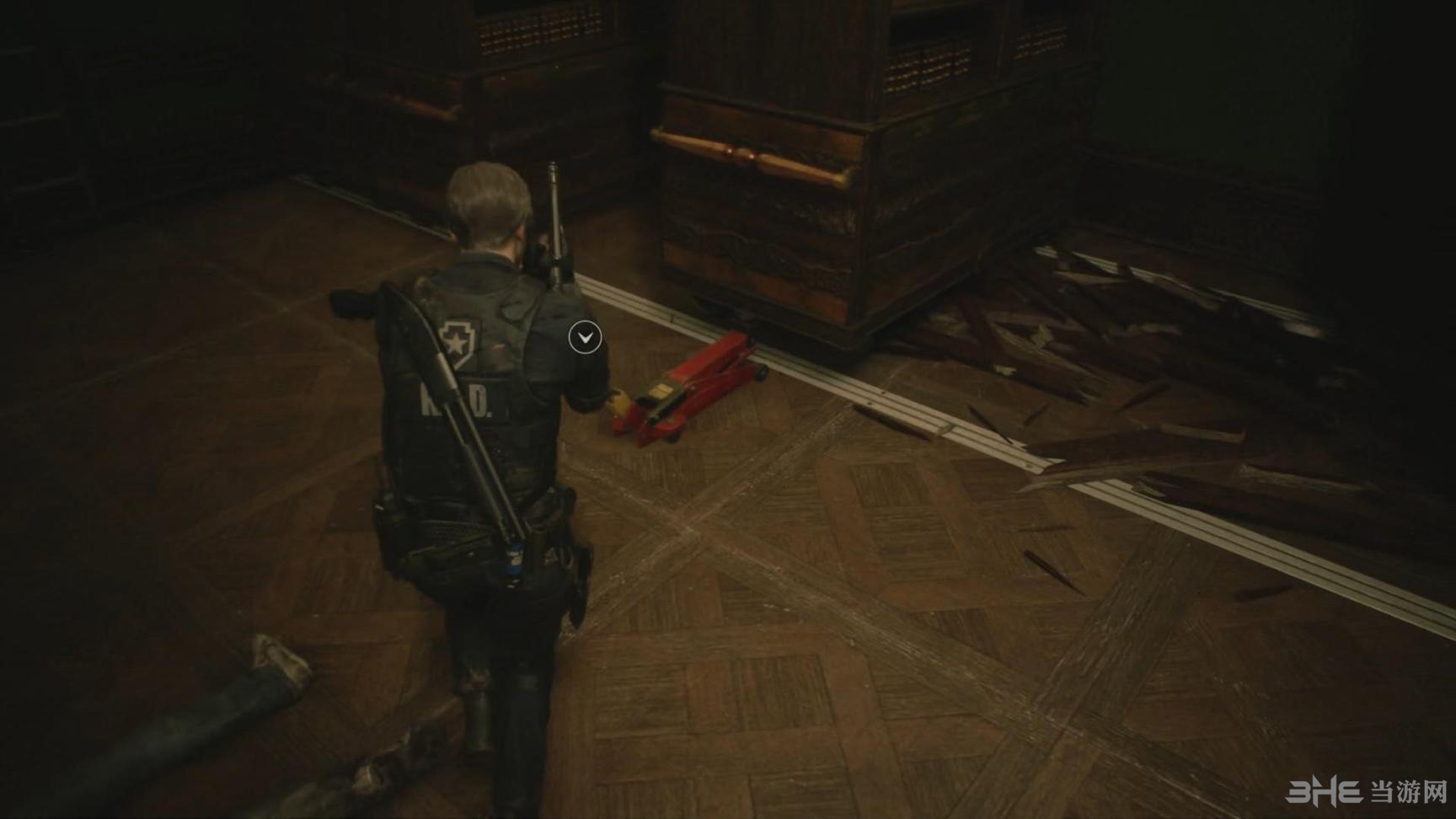Select the circular interact marker near the jack
Image resolution: width=1456 pixels, height=819 pixels.
[585, 338]
